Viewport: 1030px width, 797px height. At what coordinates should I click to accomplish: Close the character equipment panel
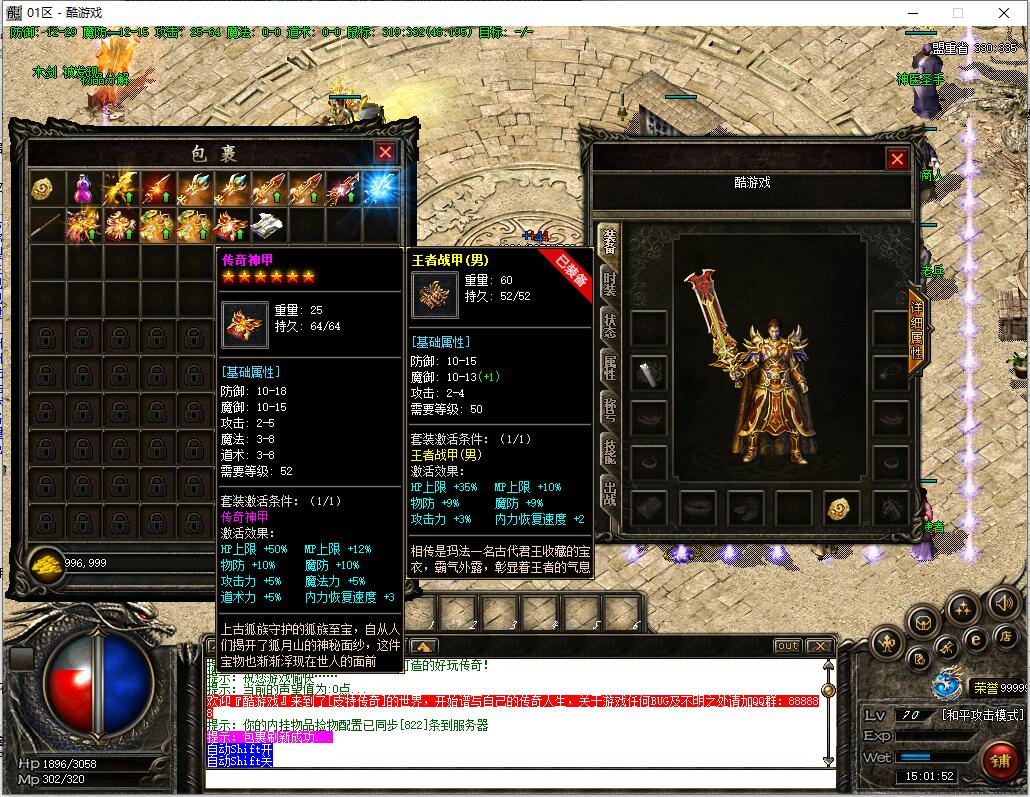(x=897, y=159)
